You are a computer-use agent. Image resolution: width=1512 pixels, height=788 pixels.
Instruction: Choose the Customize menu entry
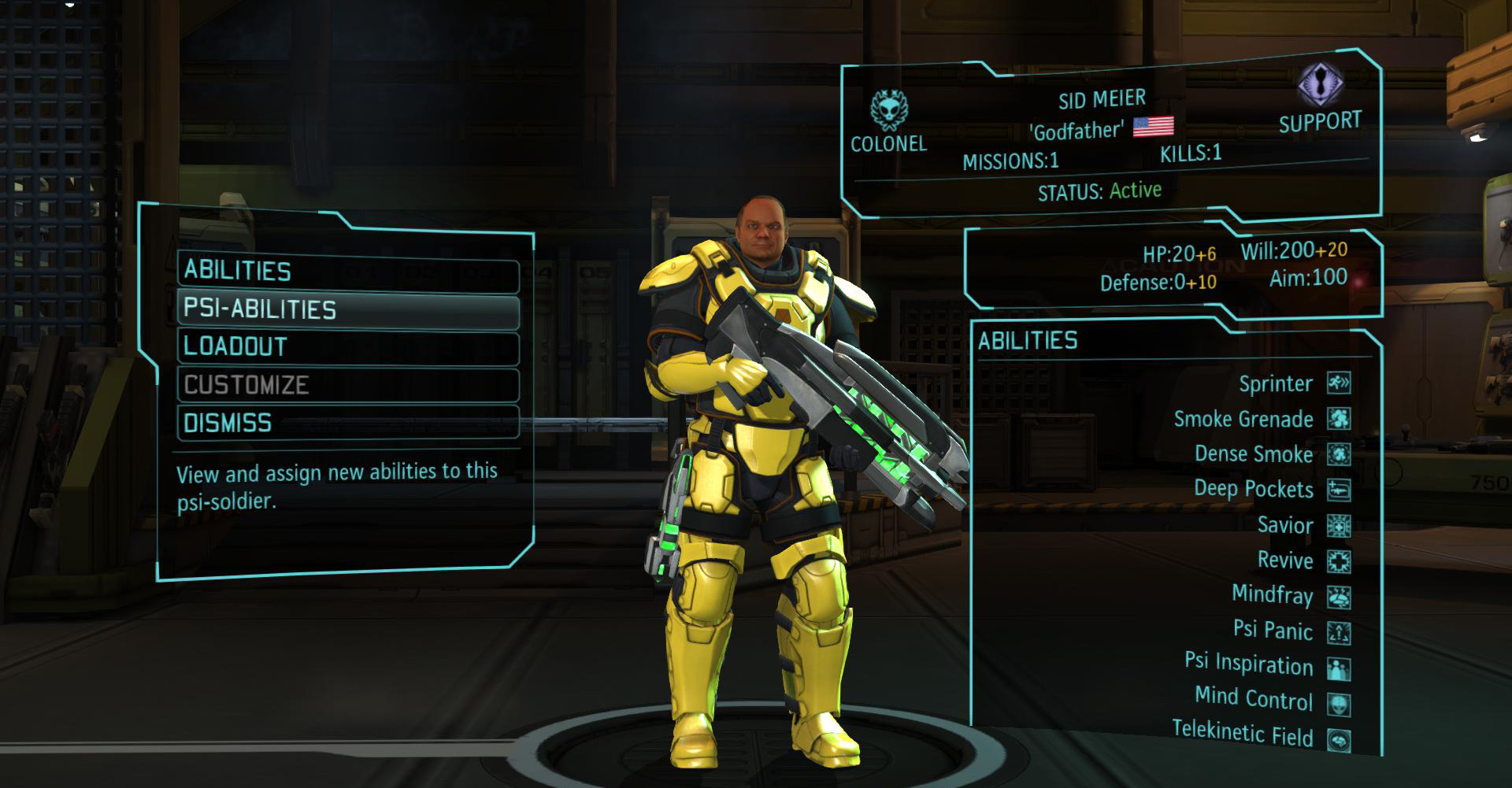pyautogui.click(x=347, y=385)
